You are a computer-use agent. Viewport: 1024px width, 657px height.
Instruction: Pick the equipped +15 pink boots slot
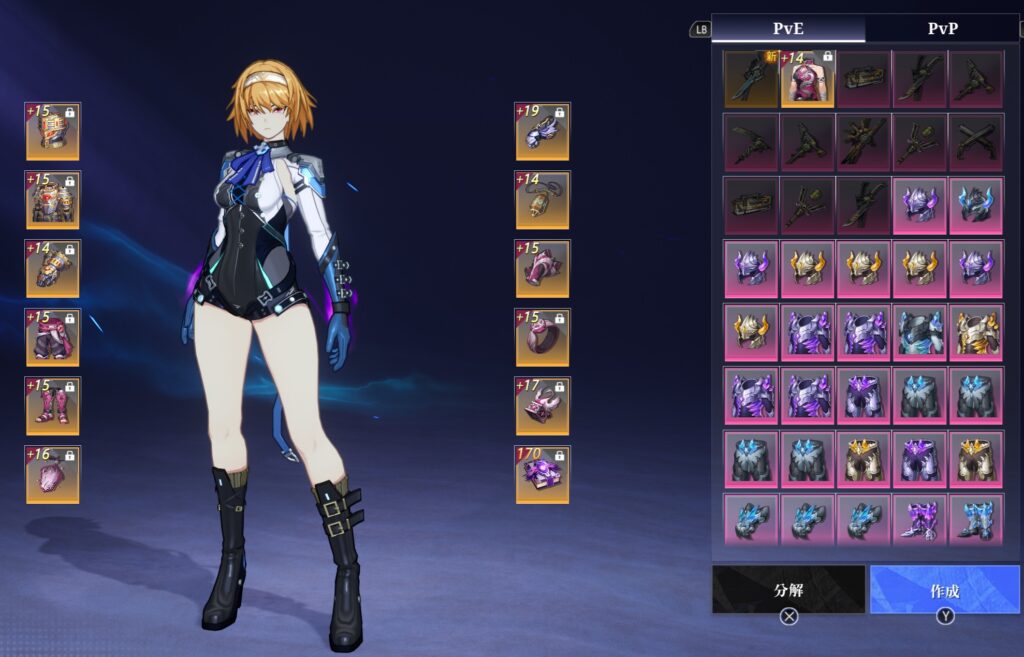(53, 405)
